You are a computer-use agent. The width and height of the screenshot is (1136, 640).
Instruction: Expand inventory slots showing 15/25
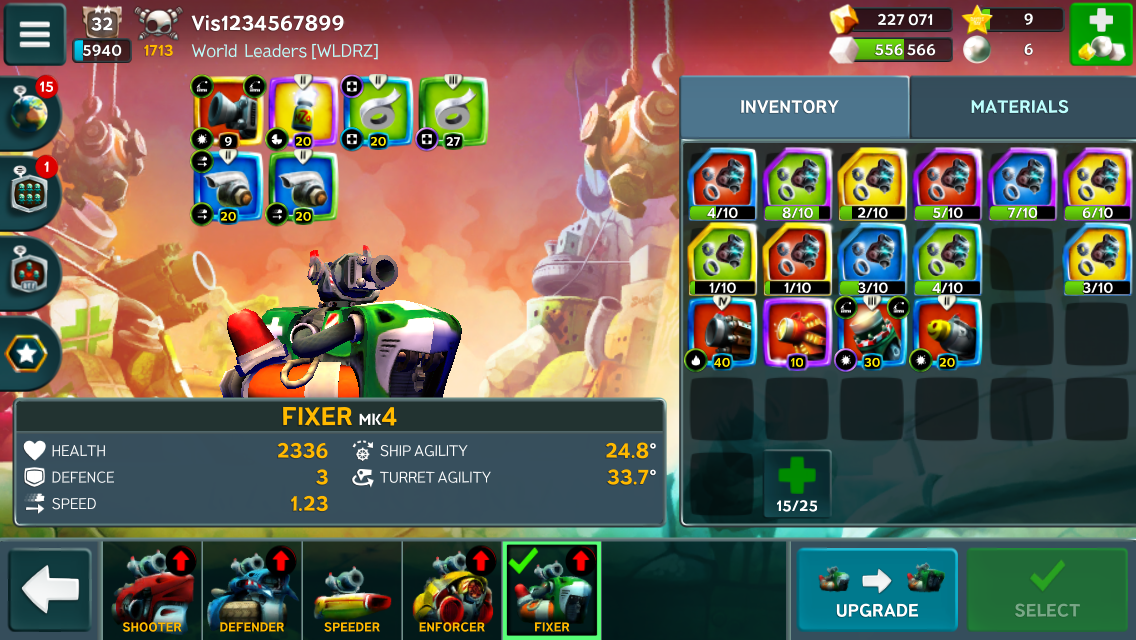click(797, 483)
